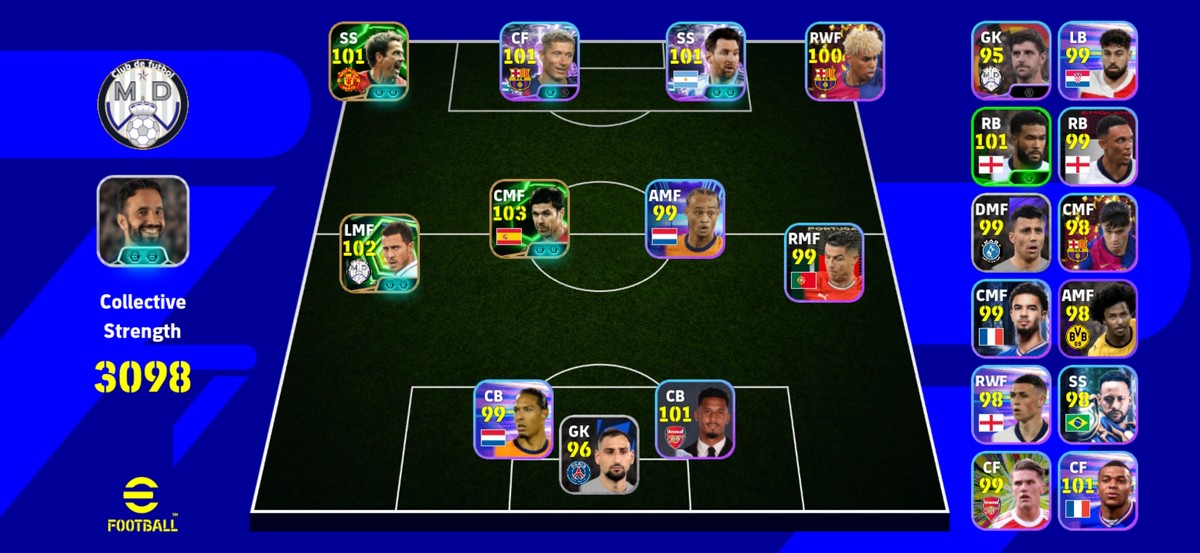
Task: Pick the DMF 99 substitute card
Action: (1011, 233)
